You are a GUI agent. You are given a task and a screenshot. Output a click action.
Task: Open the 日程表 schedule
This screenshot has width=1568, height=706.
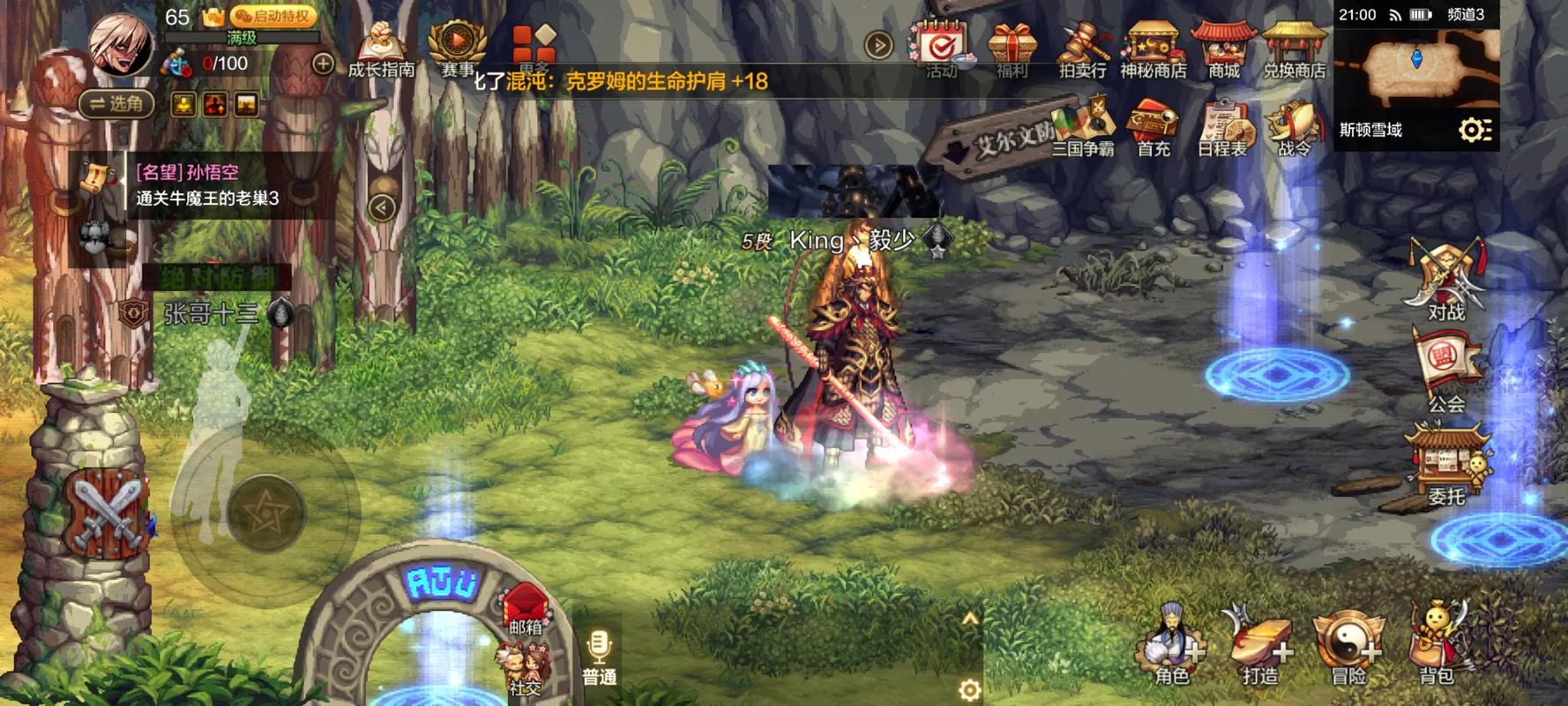(1222, 129)
